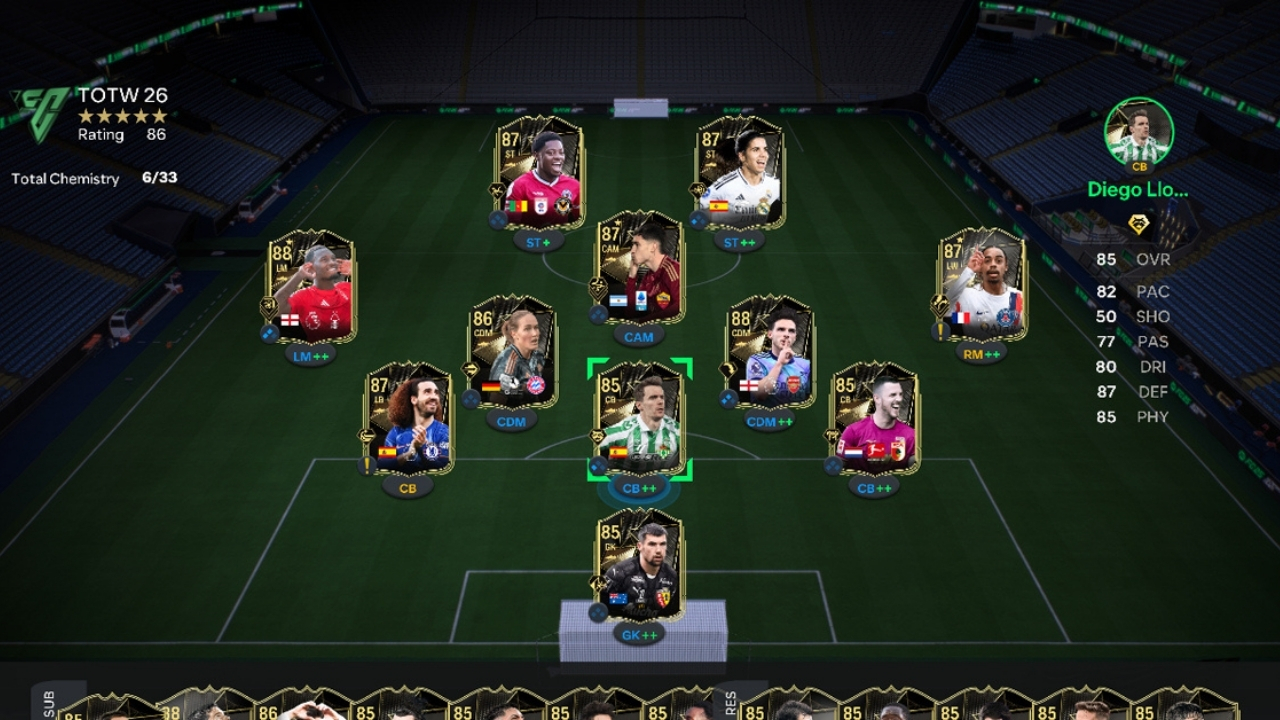The width and height of the screenshot is (1280, 720).
Task: Open Diego Llorente's portrait in the info panel
Action: [x=1138, y=132]
